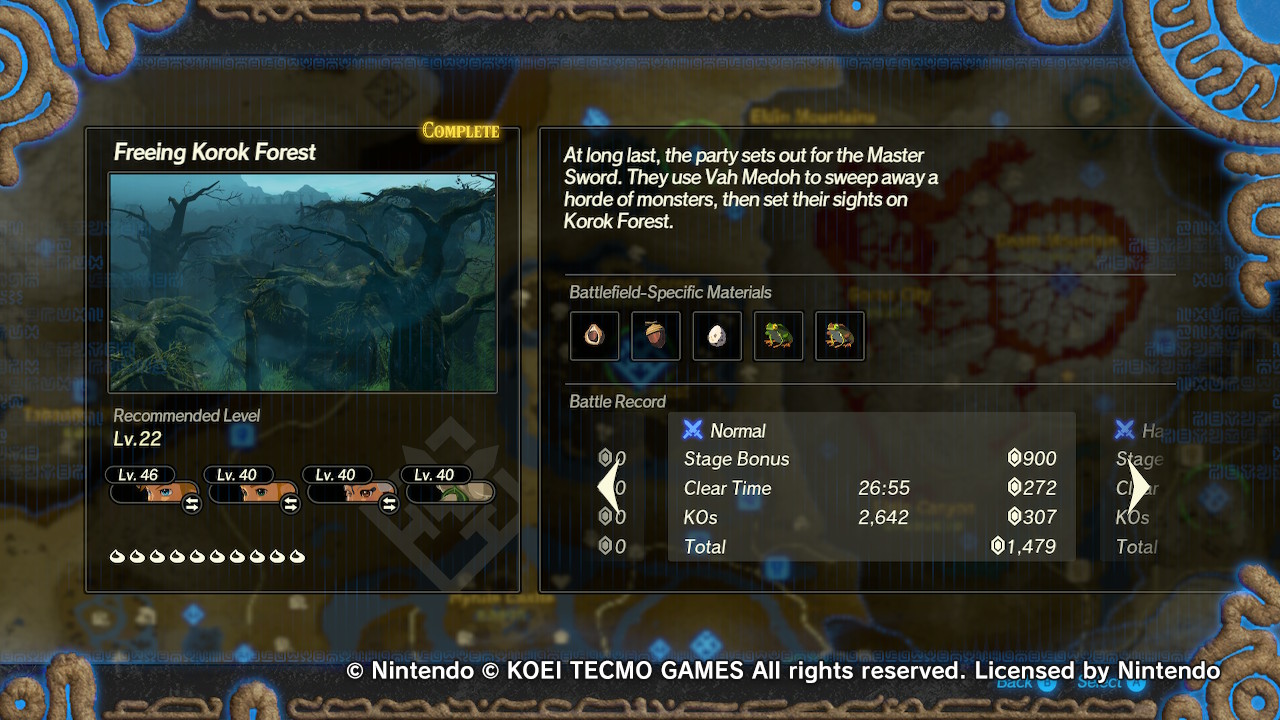This screenshot has height=720, width=1280.
Task: Select the tireless frog material icon
Action: (x=839, y=335)
